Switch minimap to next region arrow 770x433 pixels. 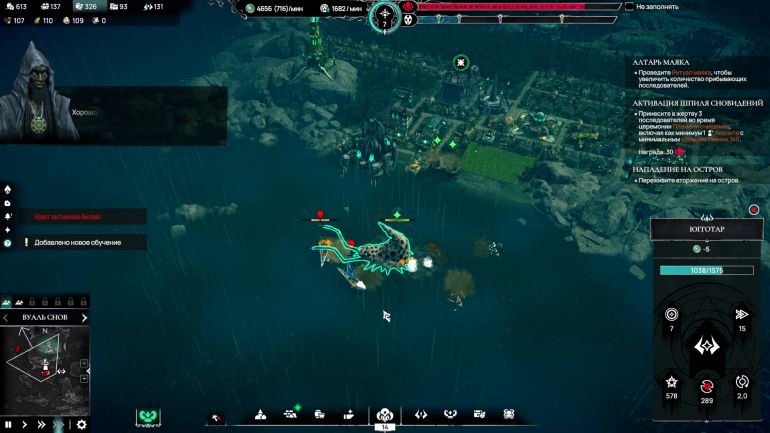[85, 318]
